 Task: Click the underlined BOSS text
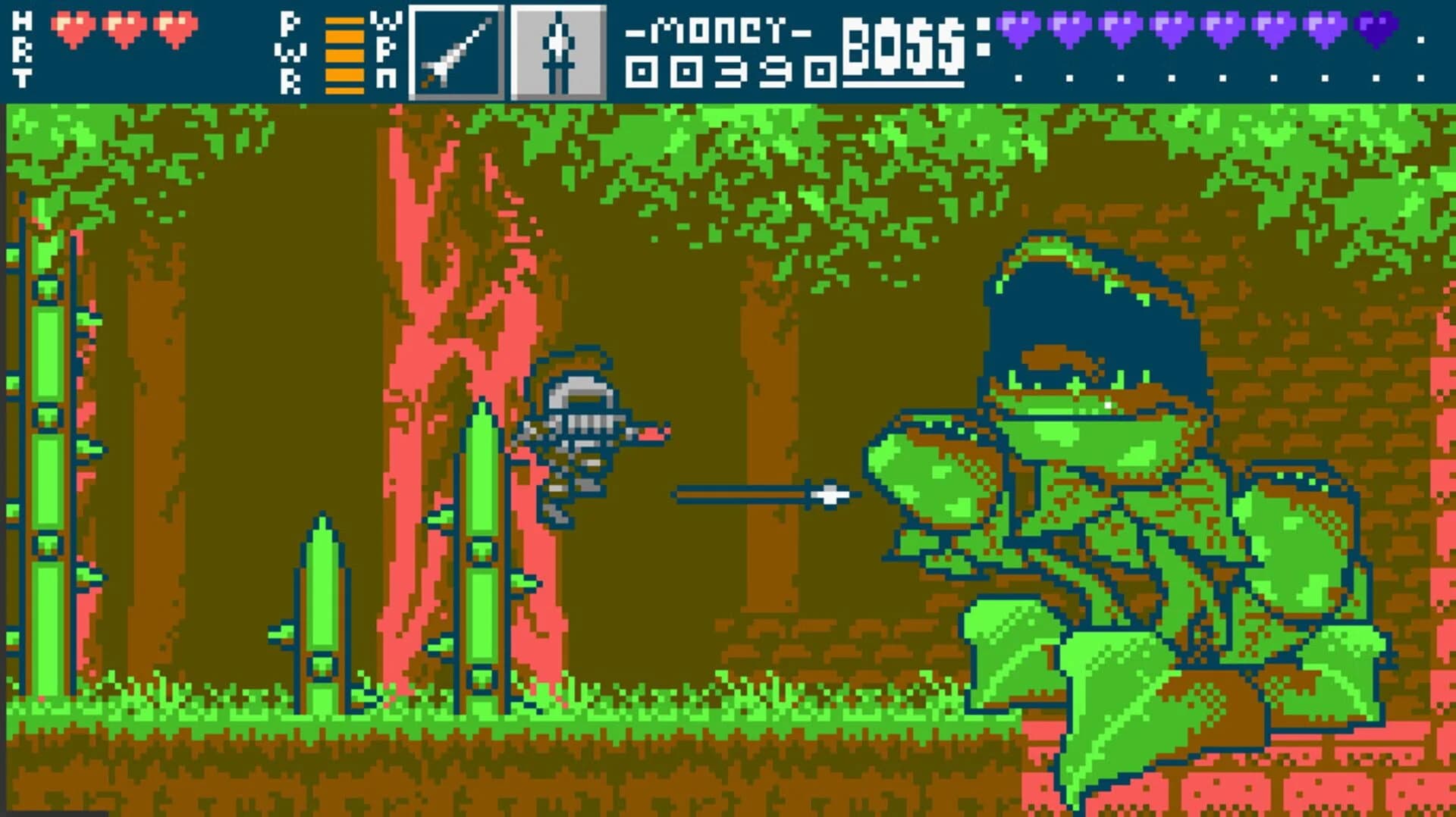pos(902,47)
